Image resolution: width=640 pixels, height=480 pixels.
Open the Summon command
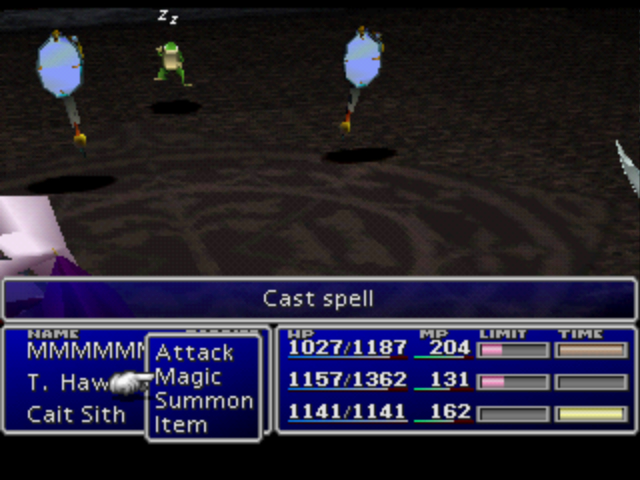click(x=204, y=401)
